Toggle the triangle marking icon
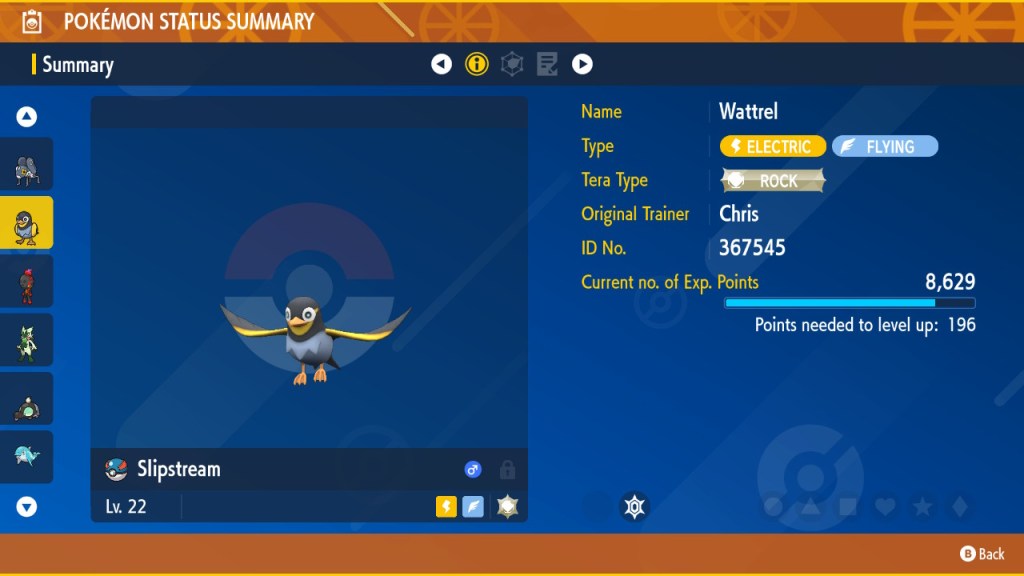Image resolution: width=1024 pixels, height=576 pixels. pos(810,507)
